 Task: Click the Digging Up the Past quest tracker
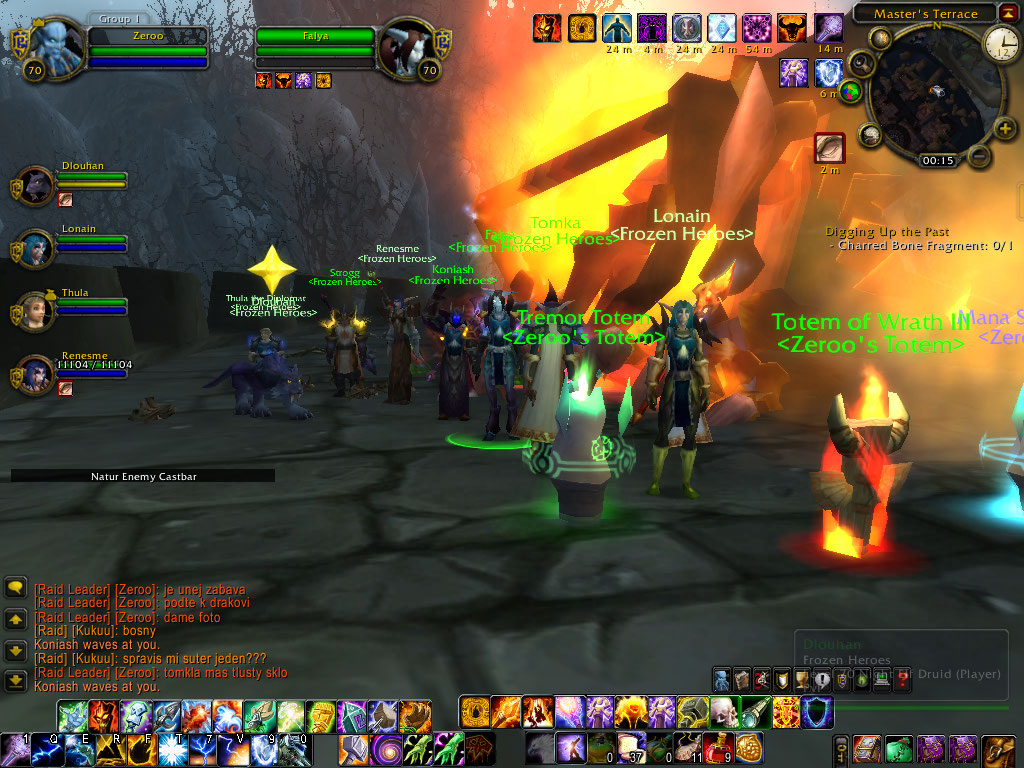coord(887,232)
